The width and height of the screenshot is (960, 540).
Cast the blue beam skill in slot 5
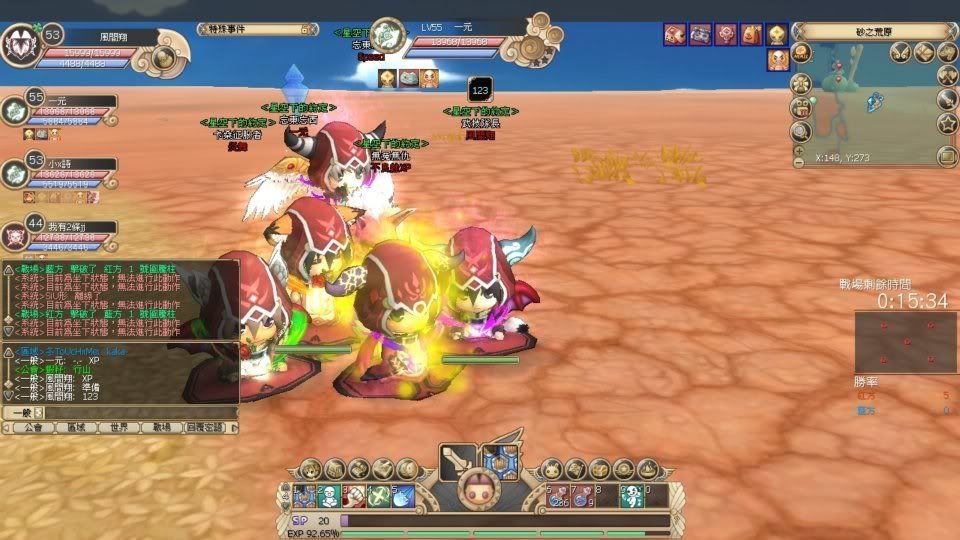(402, 495)
